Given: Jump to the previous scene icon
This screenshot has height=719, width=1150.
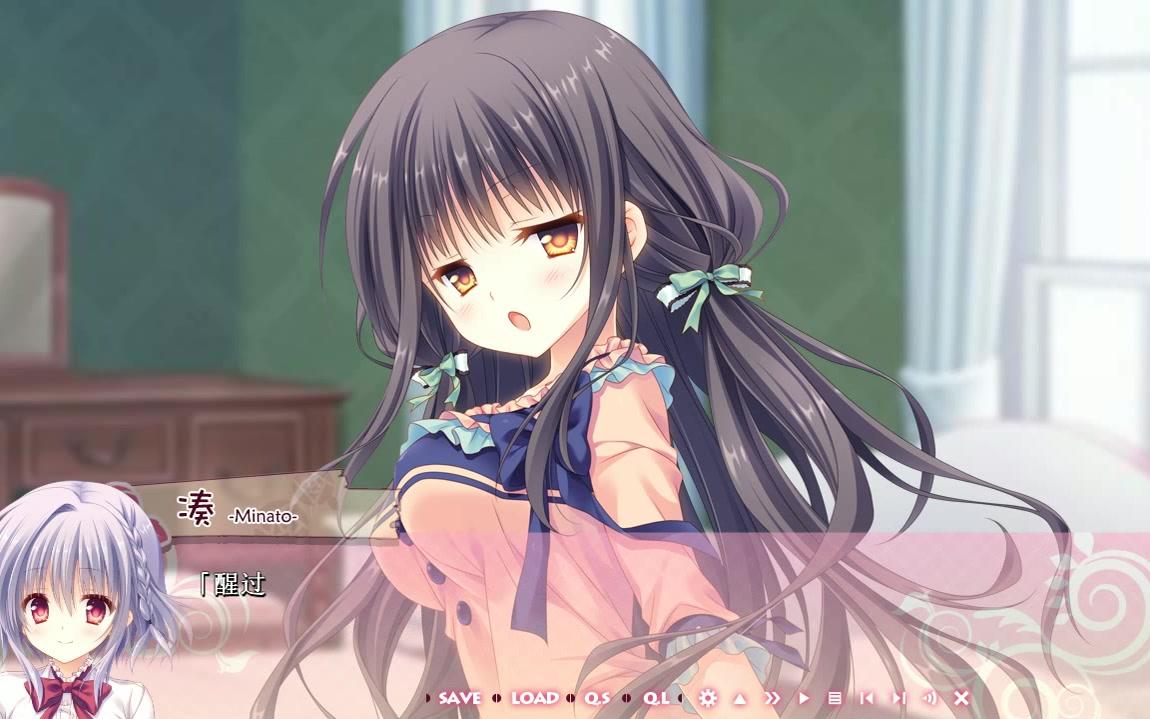Looking at the screenshot, I should 866,698.
